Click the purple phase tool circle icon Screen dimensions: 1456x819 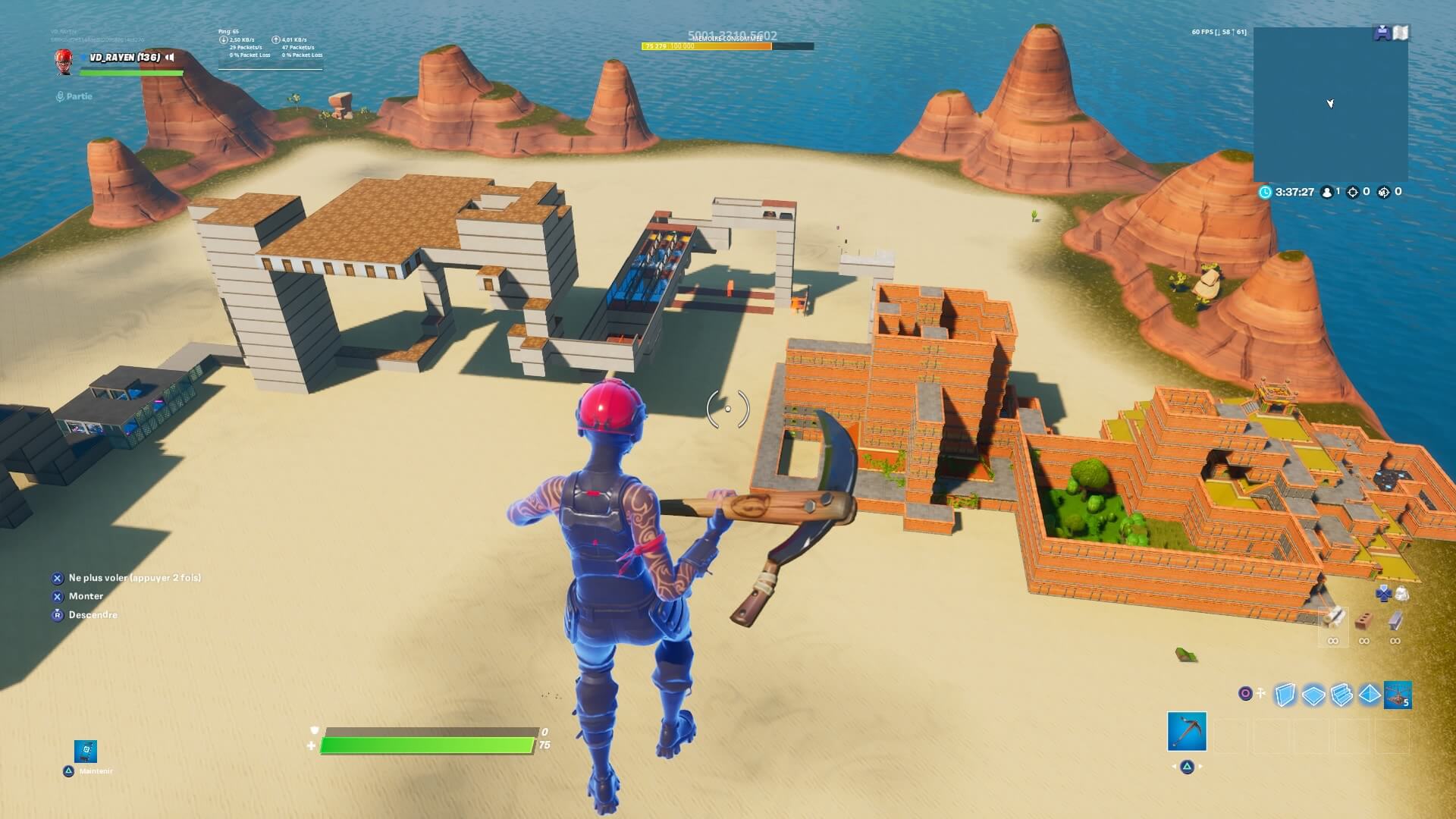point(1246,694)
